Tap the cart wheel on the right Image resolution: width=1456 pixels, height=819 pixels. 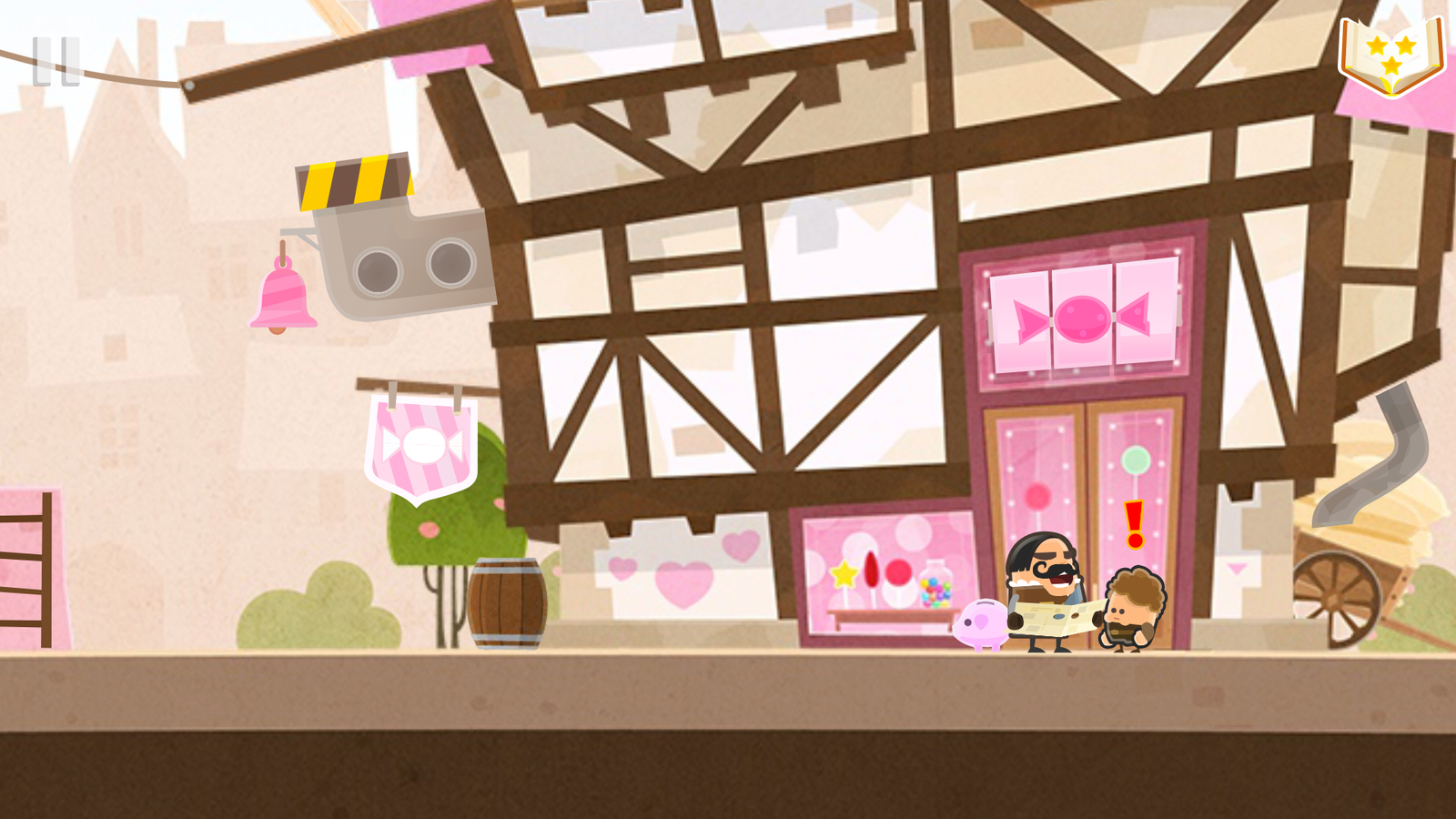coord(1335,601)
